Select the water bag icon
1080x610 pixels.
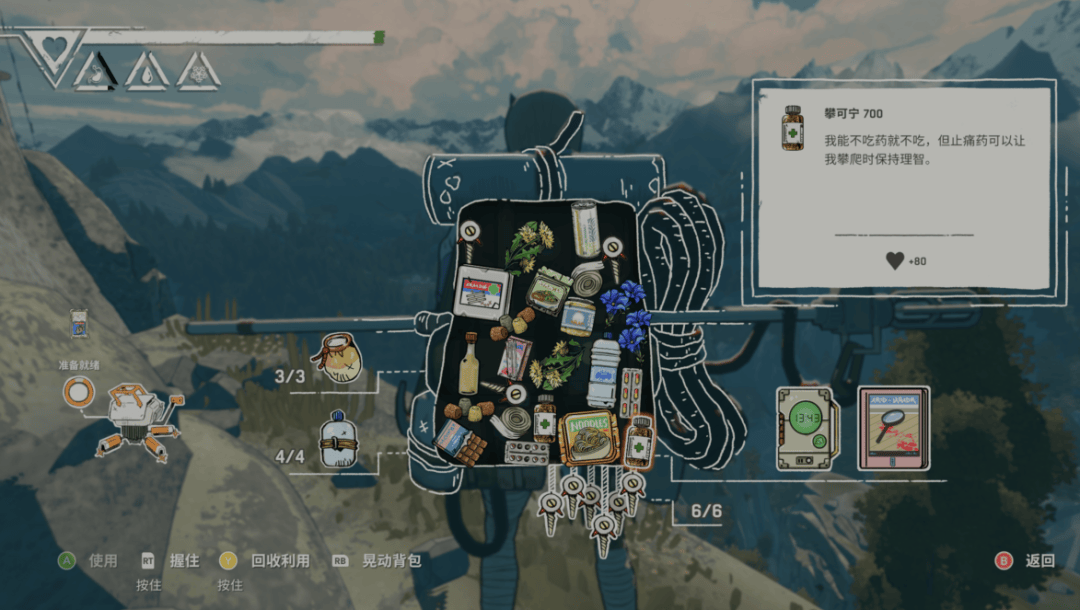pyautogui.click(x=338, y=440)
